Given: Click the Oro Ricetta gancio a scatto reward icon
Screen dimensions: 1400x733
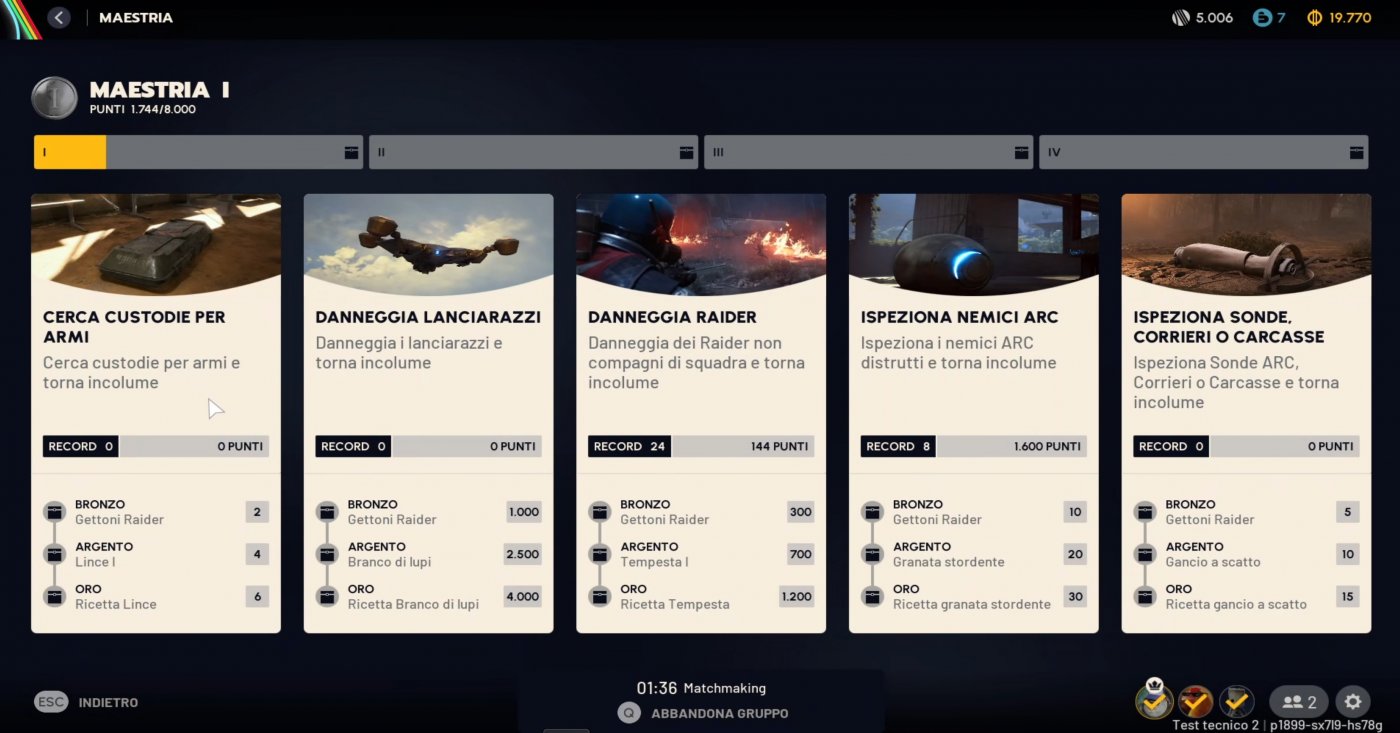Looking at the screenshot, I should (x=1144, y=596).
